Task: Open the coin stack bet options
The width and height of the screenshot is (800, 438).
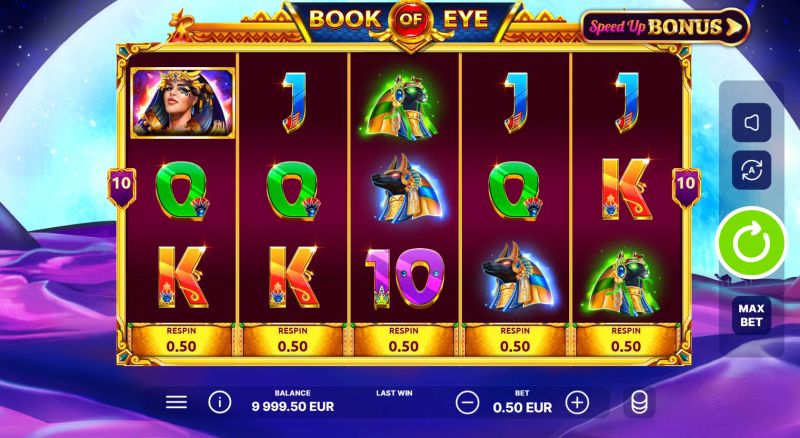Action: (x=637, y=402)
